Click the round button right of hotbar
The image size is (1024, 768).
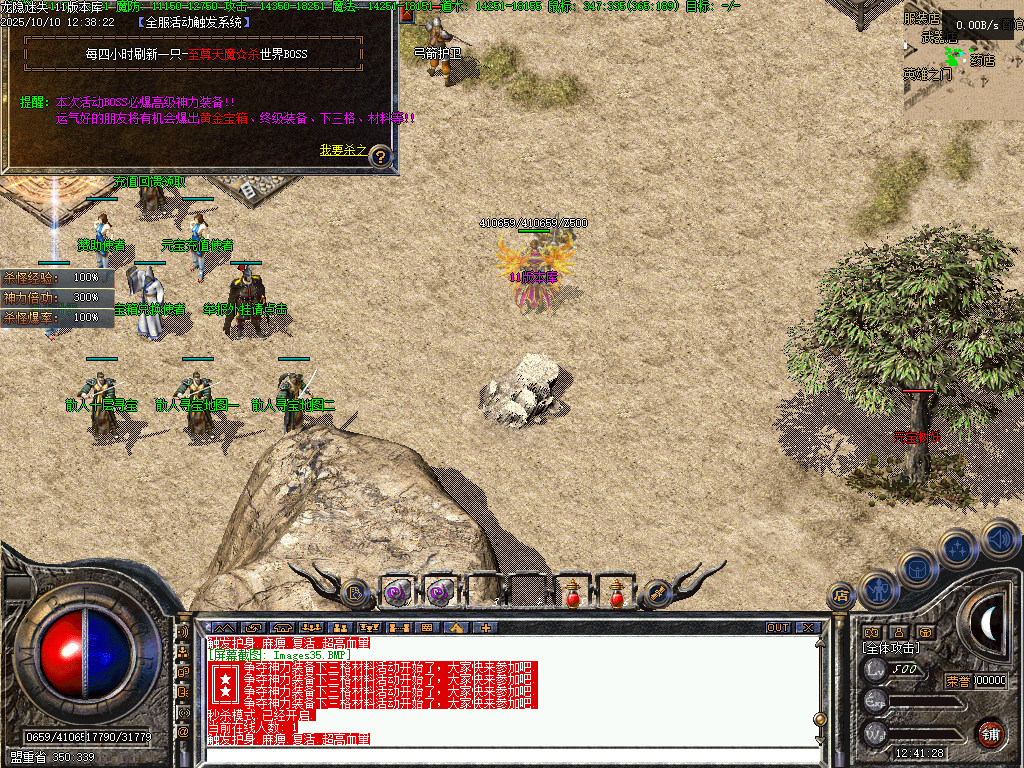tap(657, 593)
